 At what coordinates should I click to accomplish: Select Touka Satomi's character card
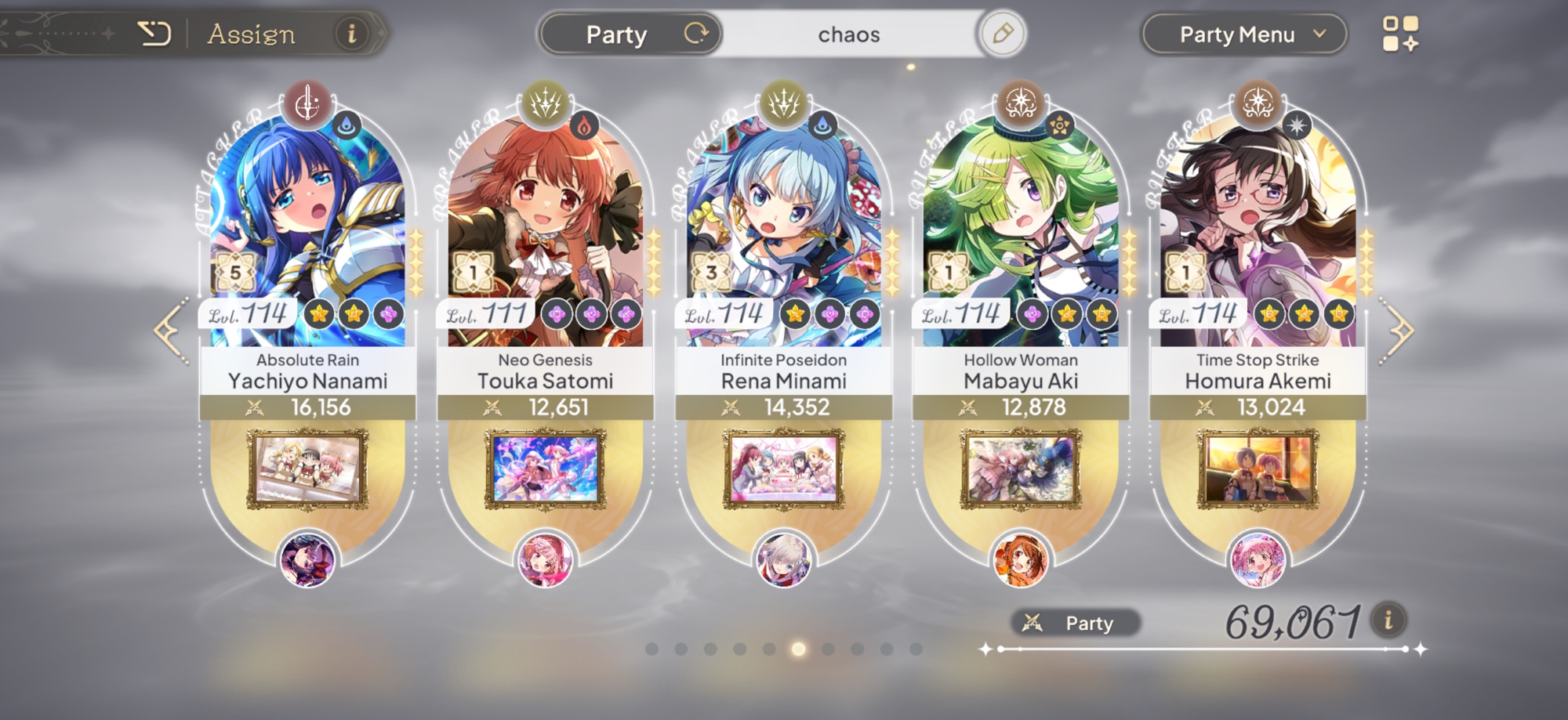coord(545,235)
